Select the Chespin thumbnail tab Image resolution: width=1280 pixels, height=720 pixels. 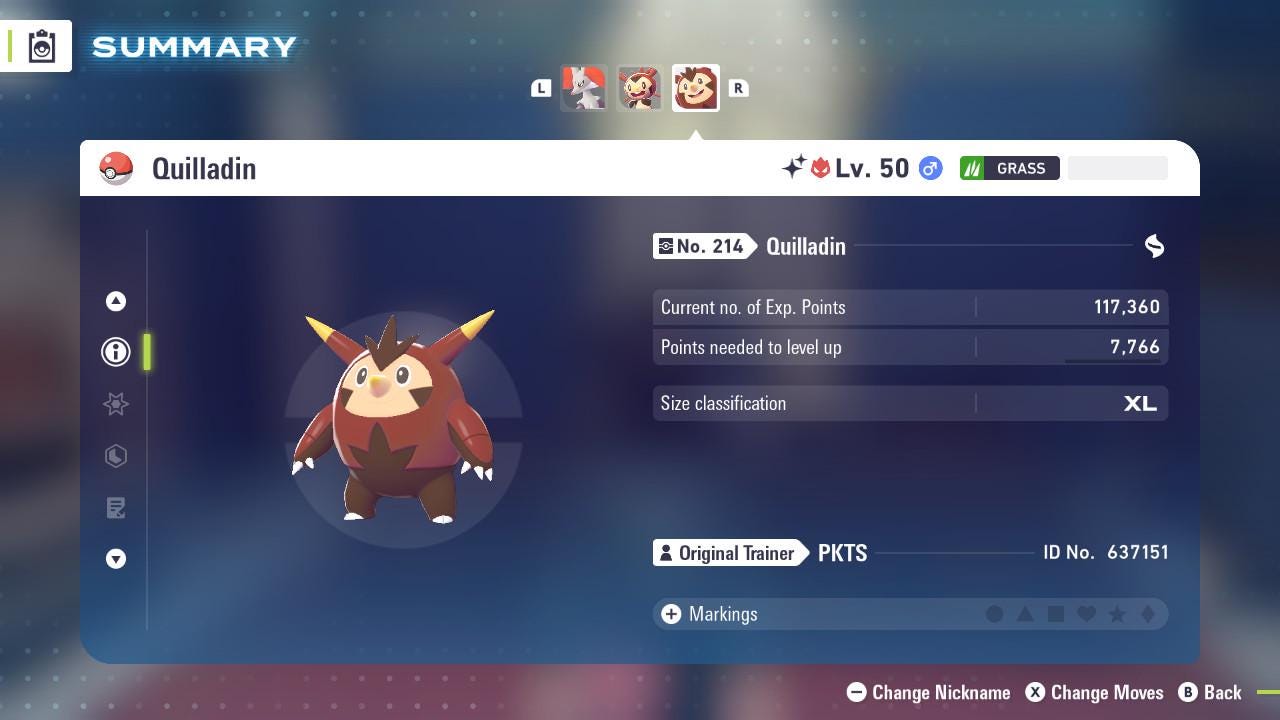coord(640,87)
